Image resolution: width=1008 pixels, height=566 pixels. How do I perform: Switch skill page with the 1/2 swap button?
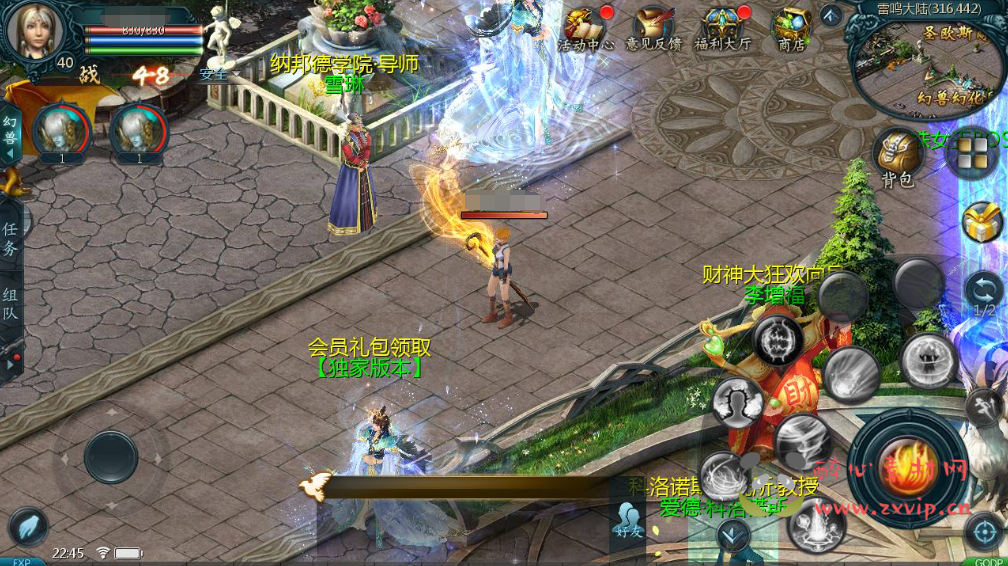pyautogui.click(x=984, y=293)
